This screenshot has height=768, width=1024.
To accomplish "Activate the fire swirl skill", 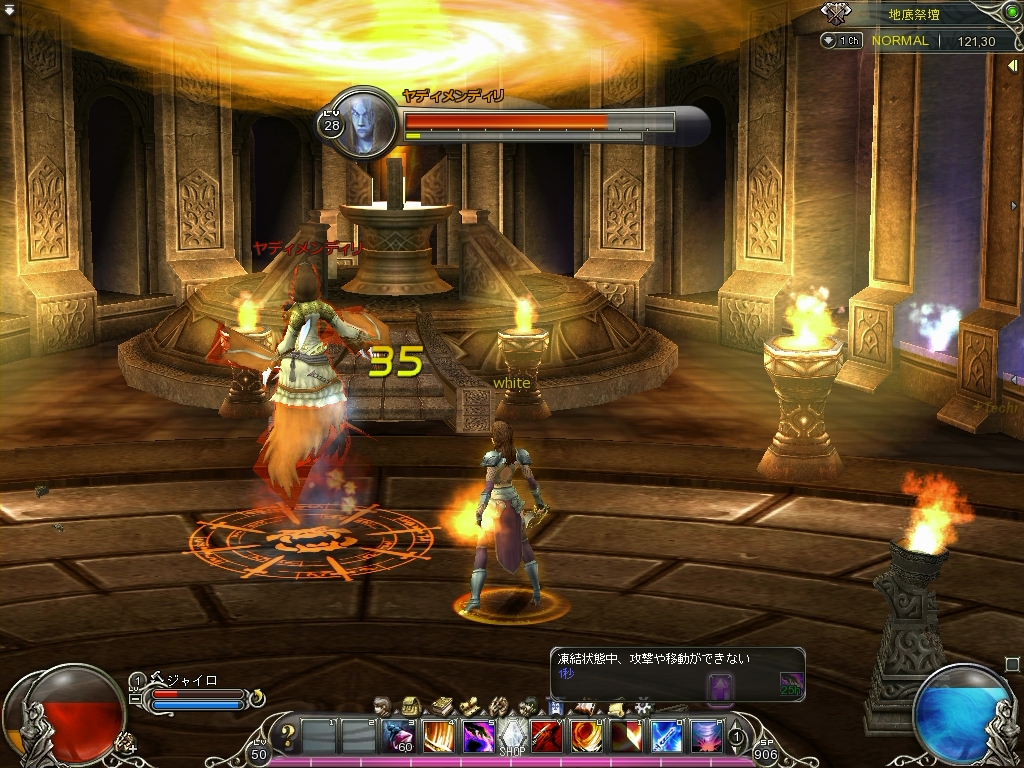I will 585,737.
